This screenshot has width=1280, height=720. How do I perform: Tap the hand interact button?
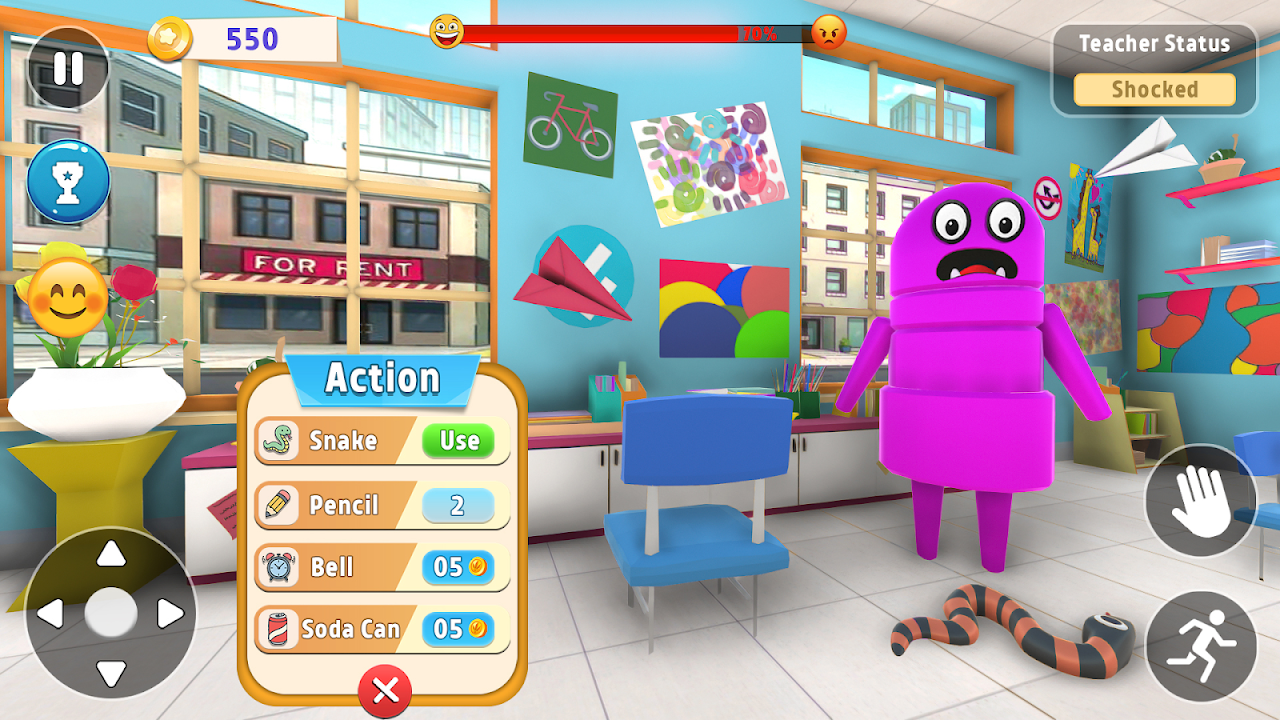(x=1199, y=500)
